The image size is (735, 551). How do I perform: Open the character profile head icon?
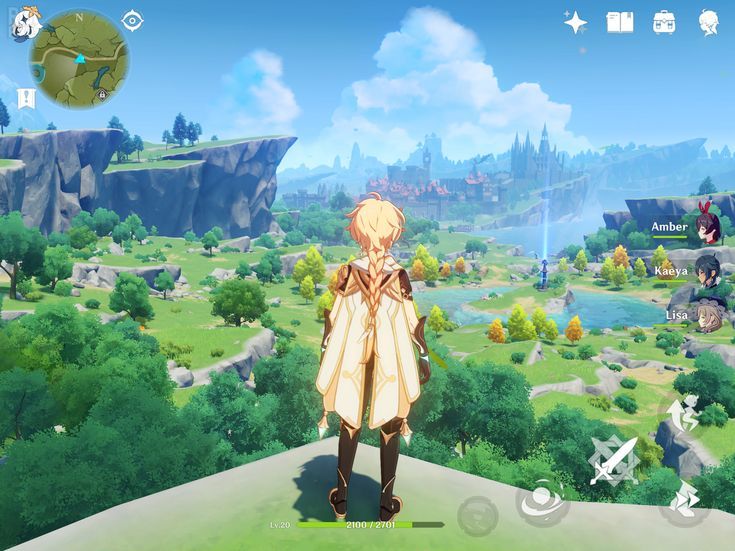[709, 22]
